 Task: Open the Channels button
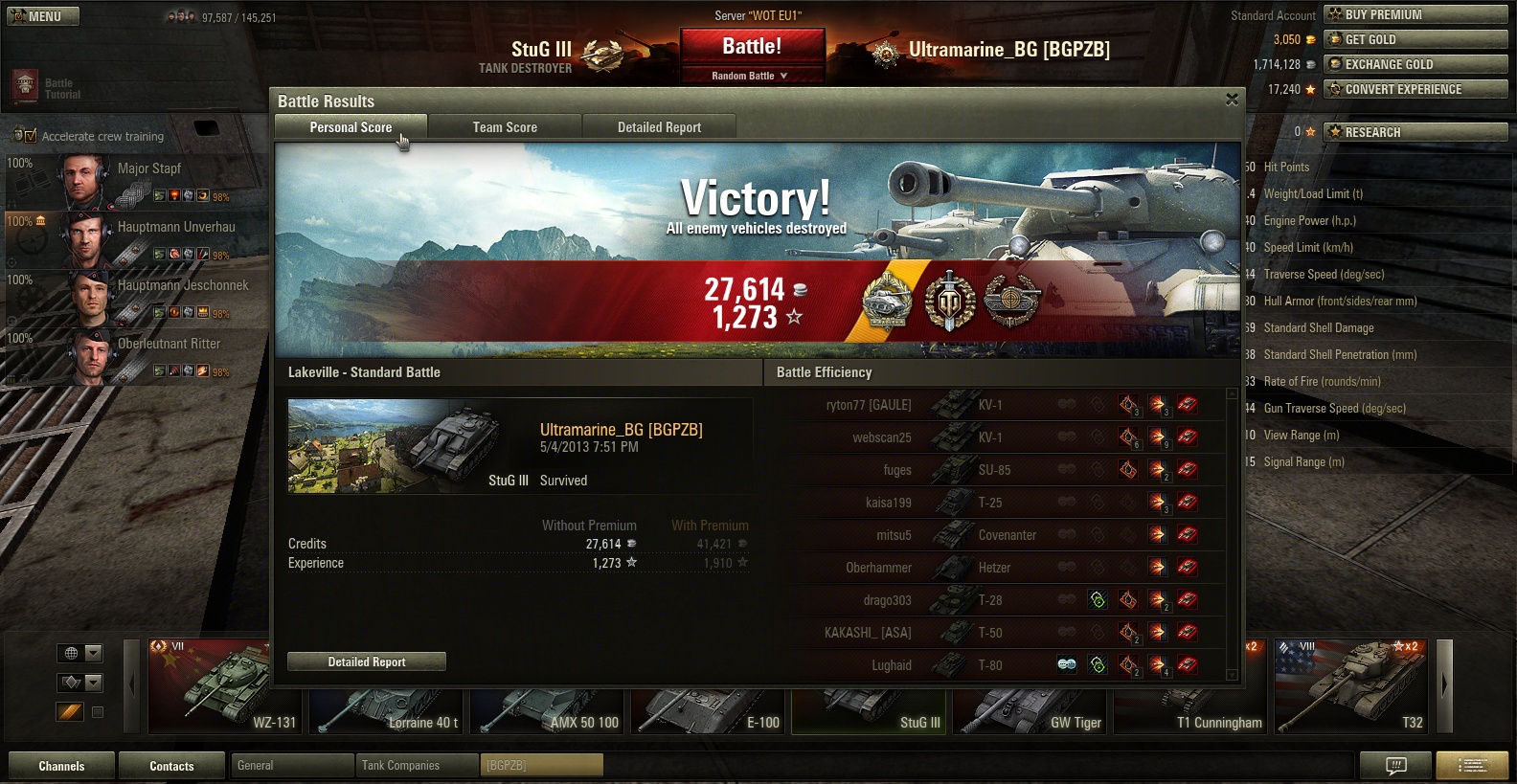[61, 766]
